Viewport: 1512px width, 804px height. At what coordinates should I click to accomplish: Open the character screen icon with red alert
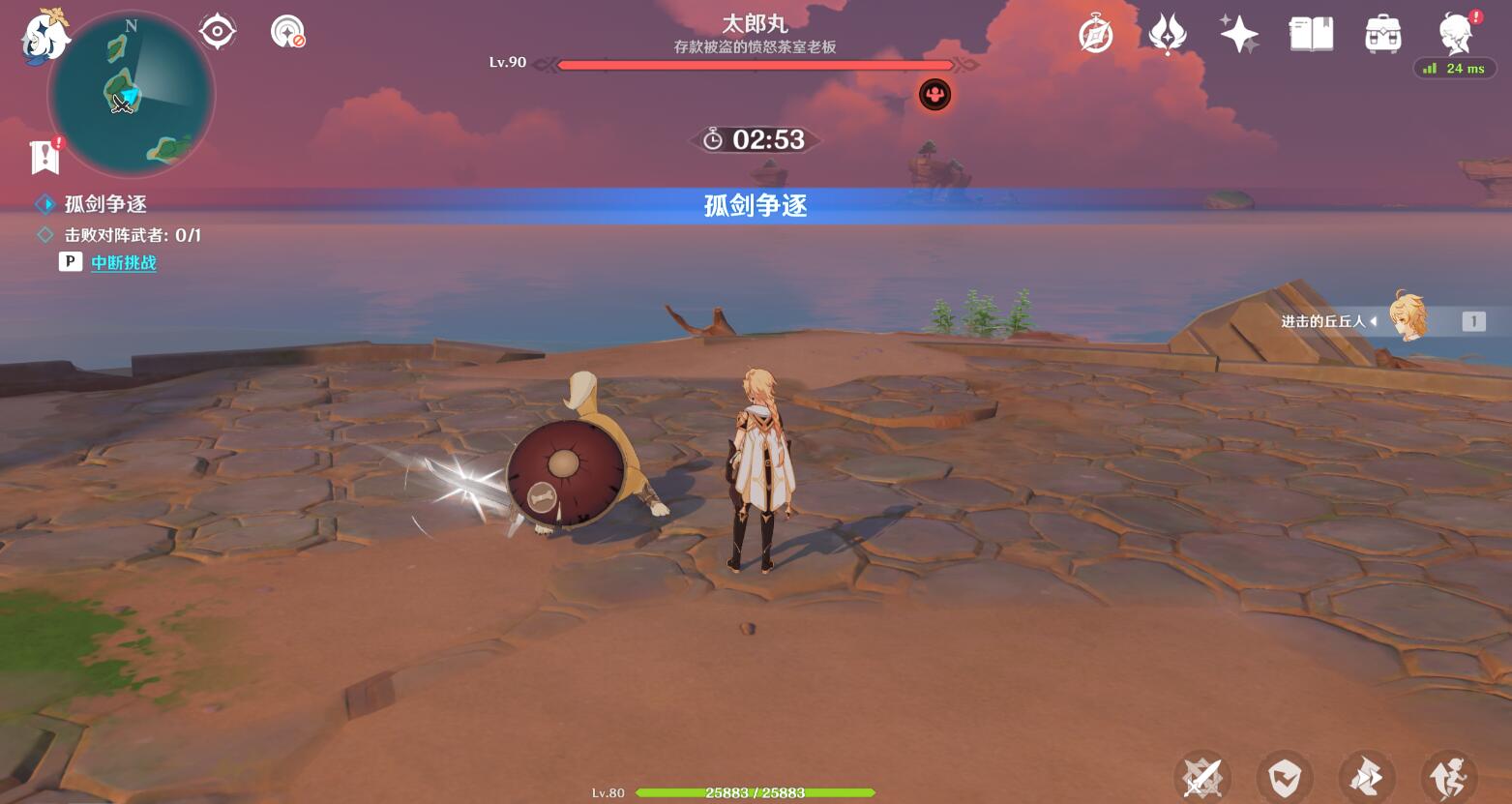(1456, 33)
